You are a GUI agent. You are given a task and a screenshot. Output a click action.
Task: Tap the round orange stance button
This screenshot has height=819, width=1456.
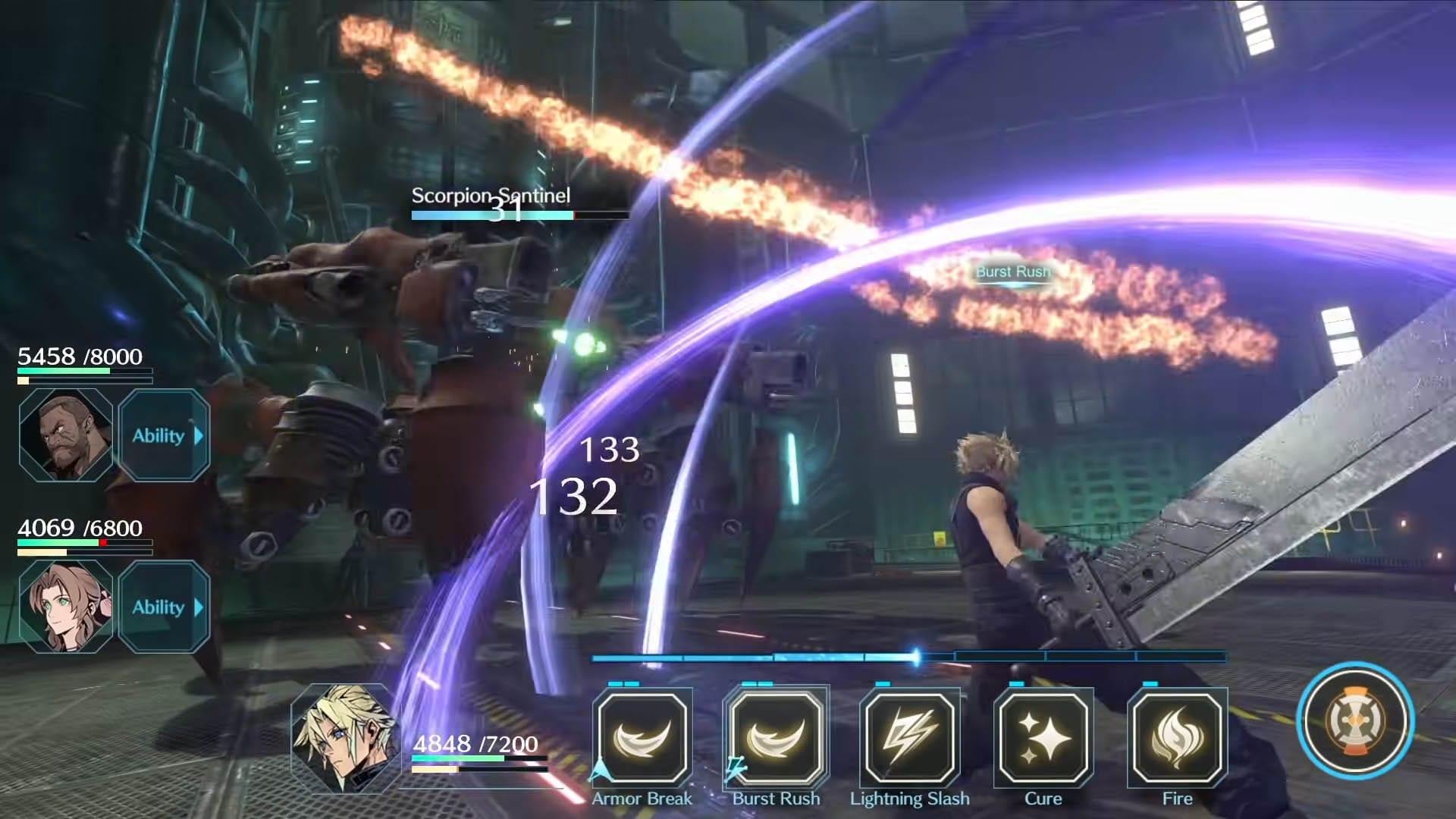click(x=1355, y=720)
